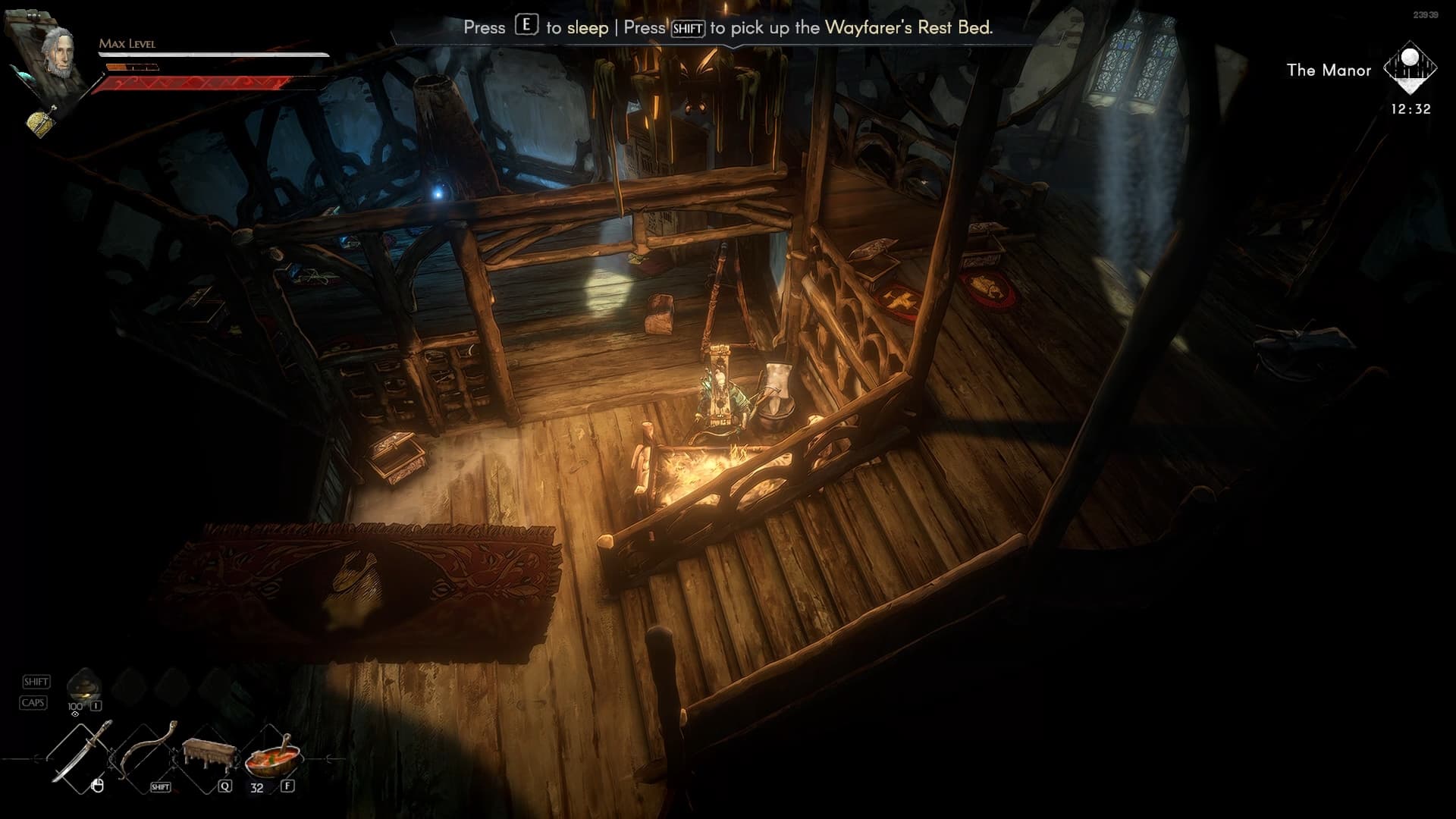
Task: Choose the wooden bench placeable slot
Action: [x=206, y=755]
